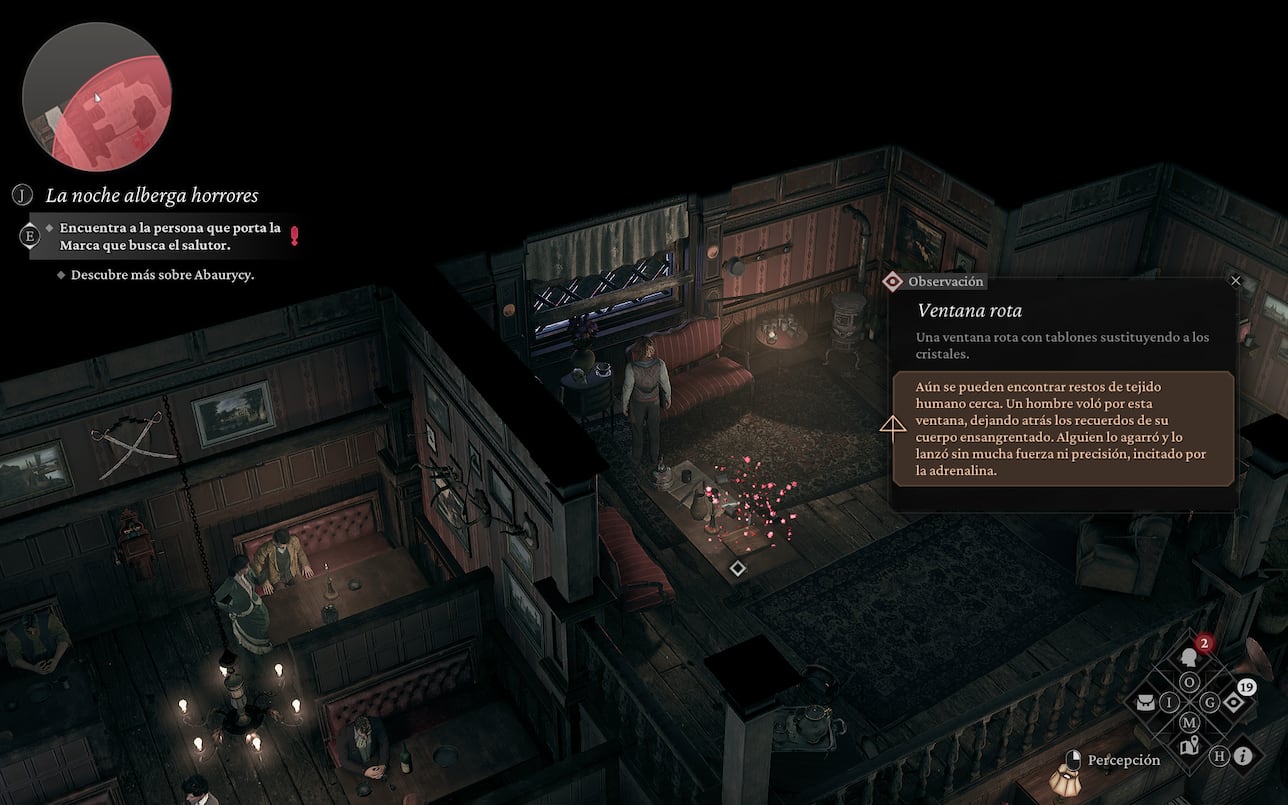Viewport: 1288px width, 805px height.
Task: Open the H panel in the radial menu
Action: pyautogui.click(x=1218, y=755)
